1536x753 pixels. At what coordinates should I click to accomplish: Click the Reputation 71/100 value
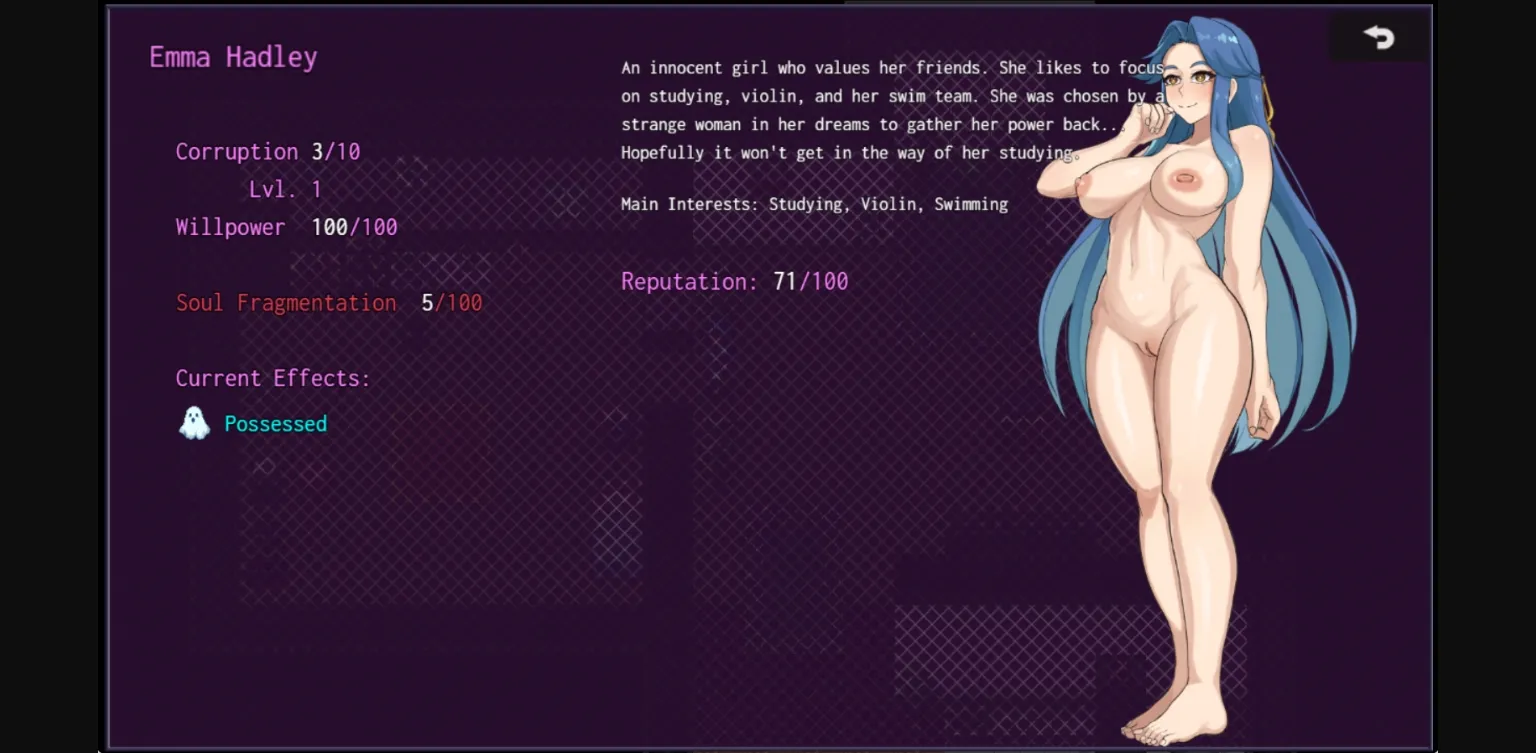click(812, 281)
